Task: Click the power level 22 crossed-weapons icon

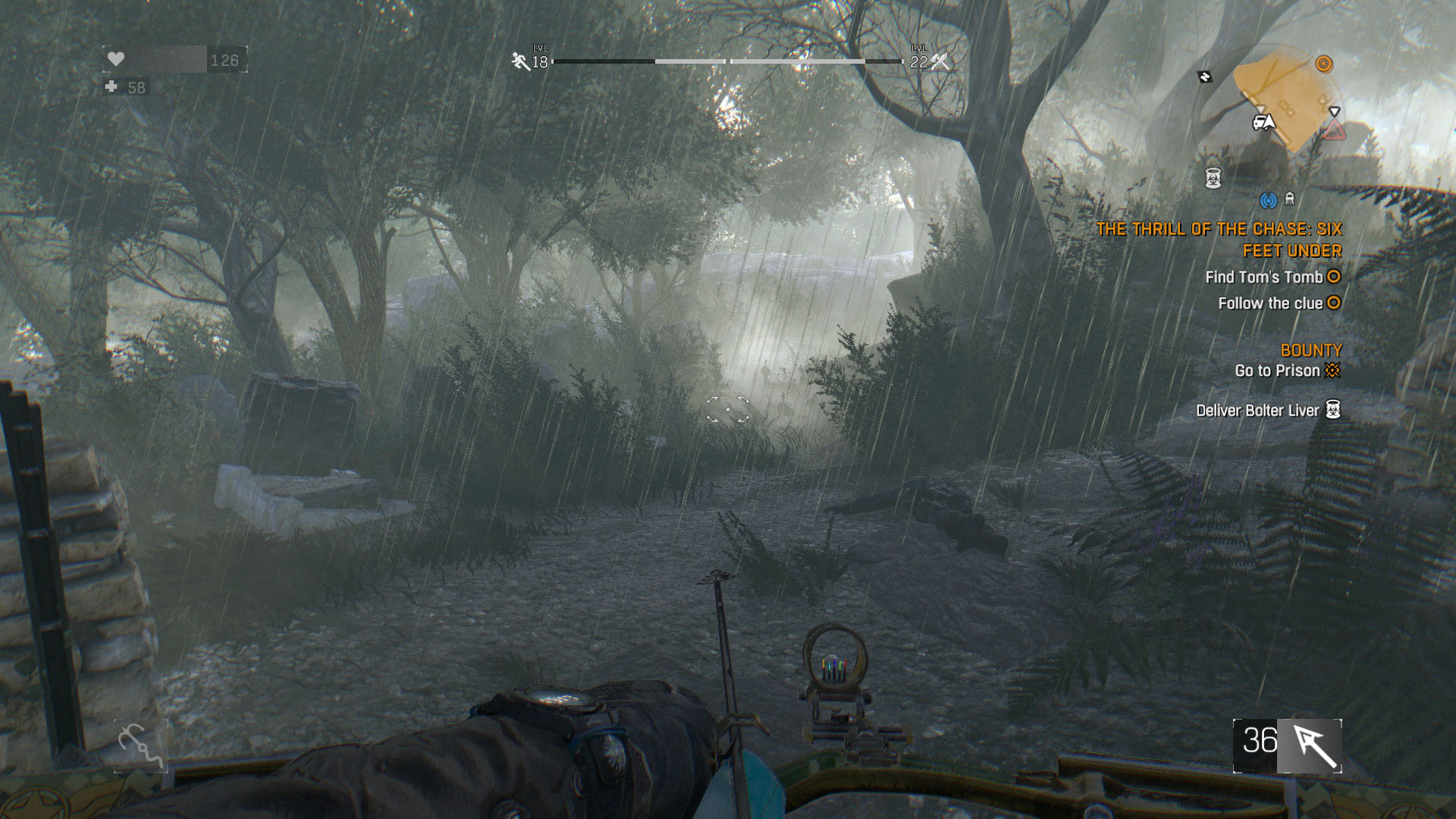Action: pyautogui.click(x=940, y=61)
